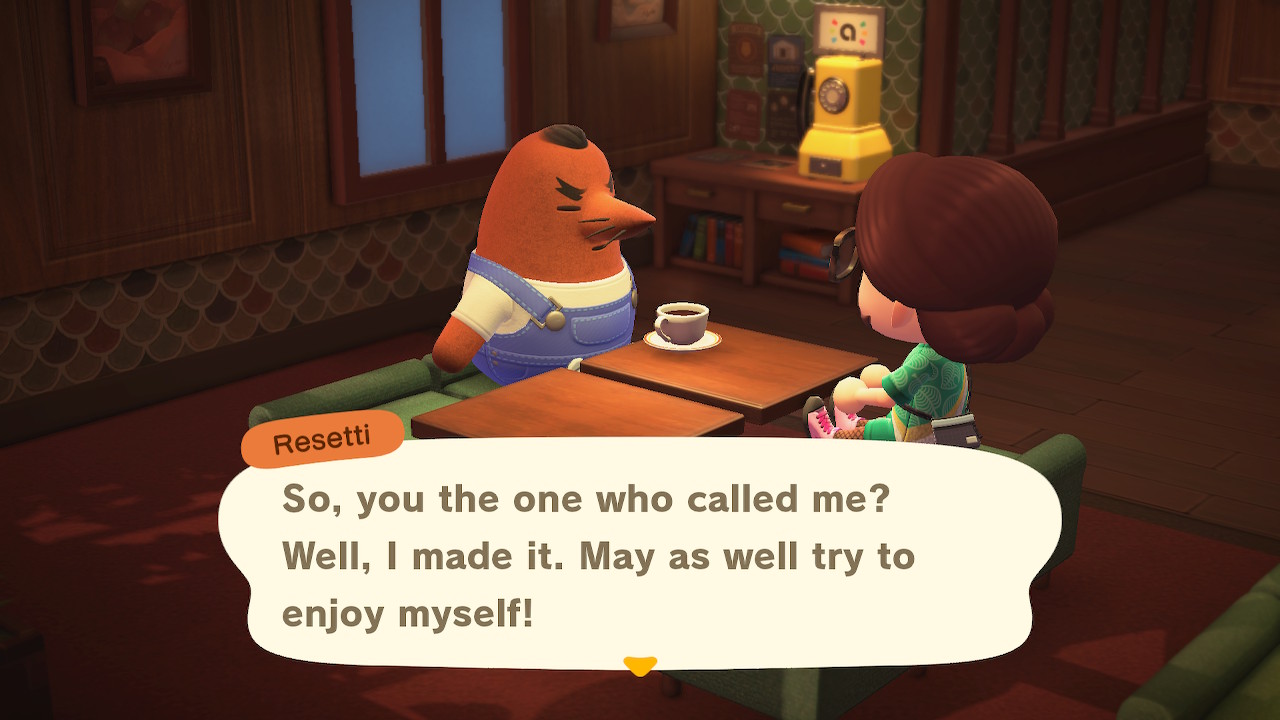The width and height of the screenshot is (1280, 720).
Task: Click Resetti's dialogue box to continue
Action: [x=640, y=555]
